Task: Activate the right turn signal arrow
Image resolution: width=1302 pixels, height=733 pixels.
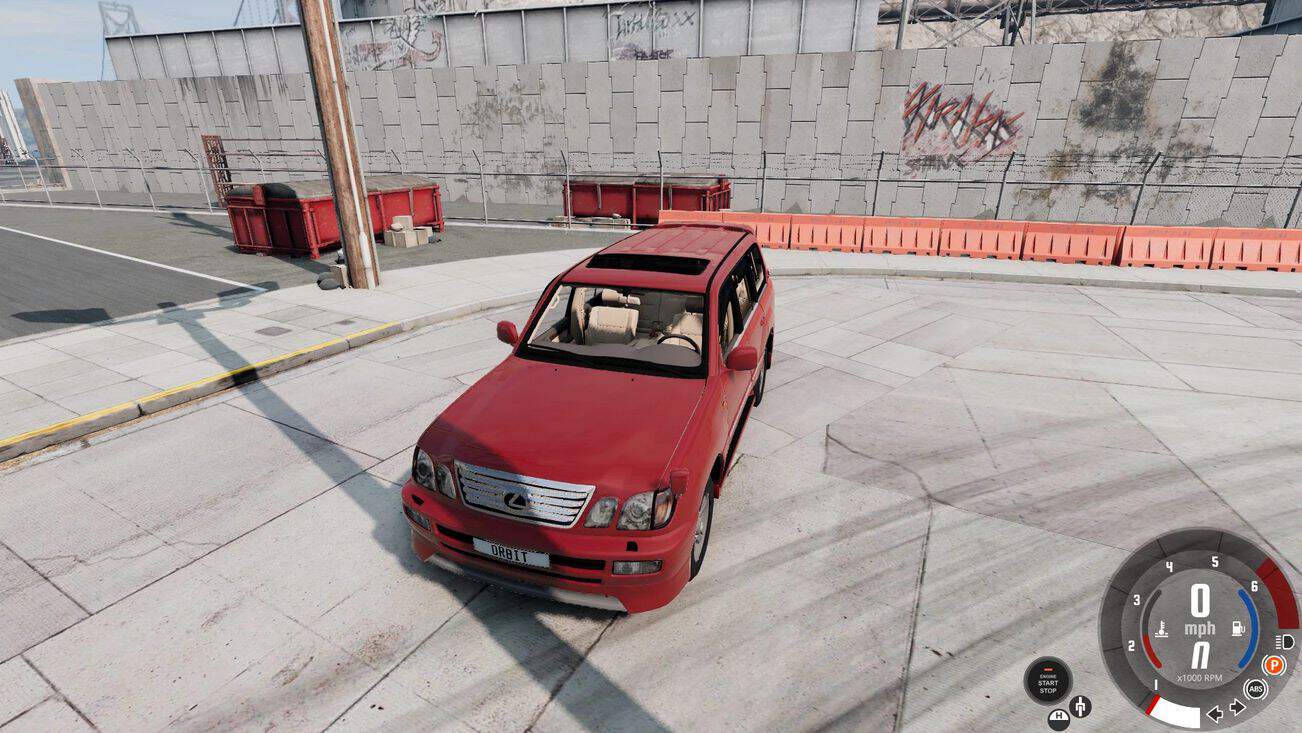Action: point(1237,707)
